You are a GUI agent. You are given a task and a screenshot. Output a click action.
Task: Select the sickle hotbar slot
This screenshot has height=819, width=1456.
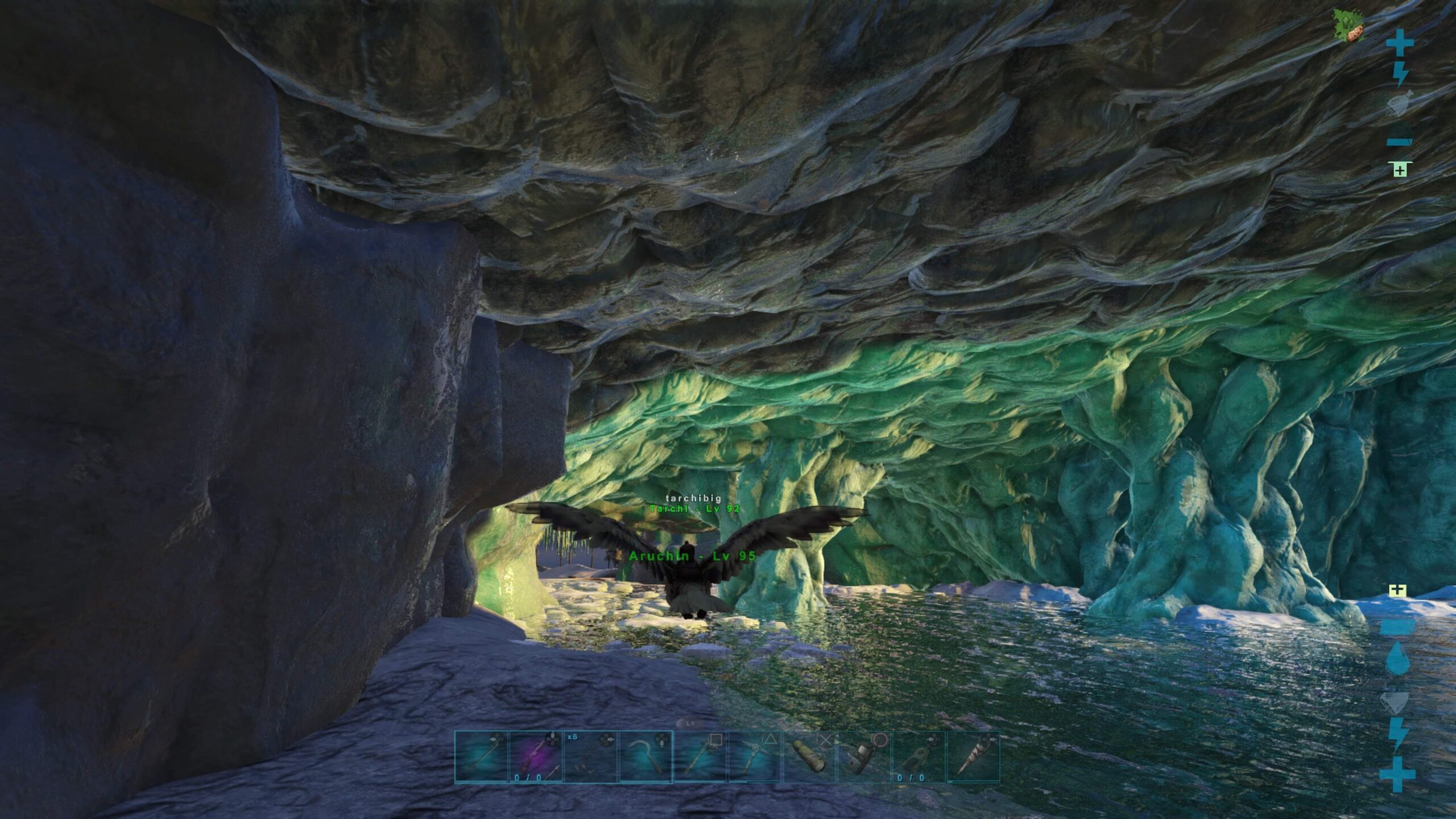(x=646, y=757)
